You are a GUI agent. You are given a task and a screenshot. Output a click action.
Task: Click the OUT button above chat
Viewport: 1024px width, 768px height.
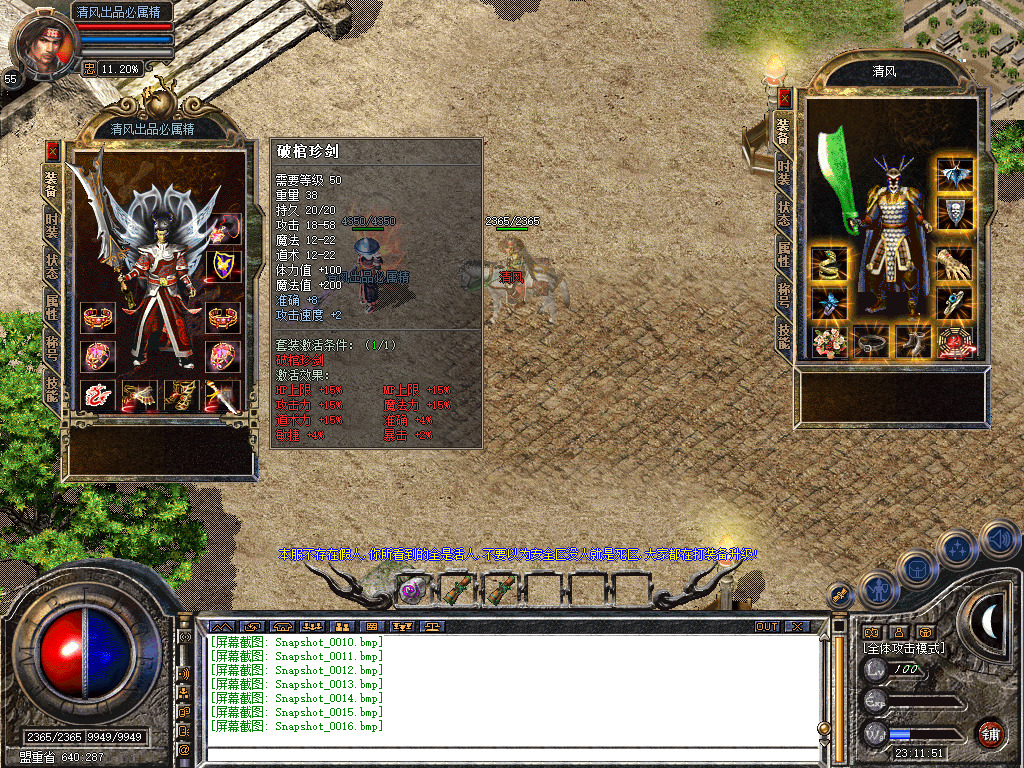(x=766, y=626)
